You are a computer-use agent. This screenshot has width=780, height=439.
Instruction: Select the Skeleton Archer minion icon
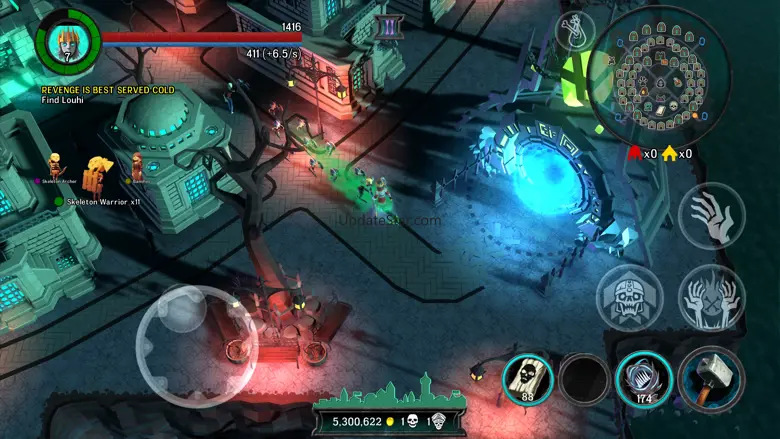click(x=55, y=165)
